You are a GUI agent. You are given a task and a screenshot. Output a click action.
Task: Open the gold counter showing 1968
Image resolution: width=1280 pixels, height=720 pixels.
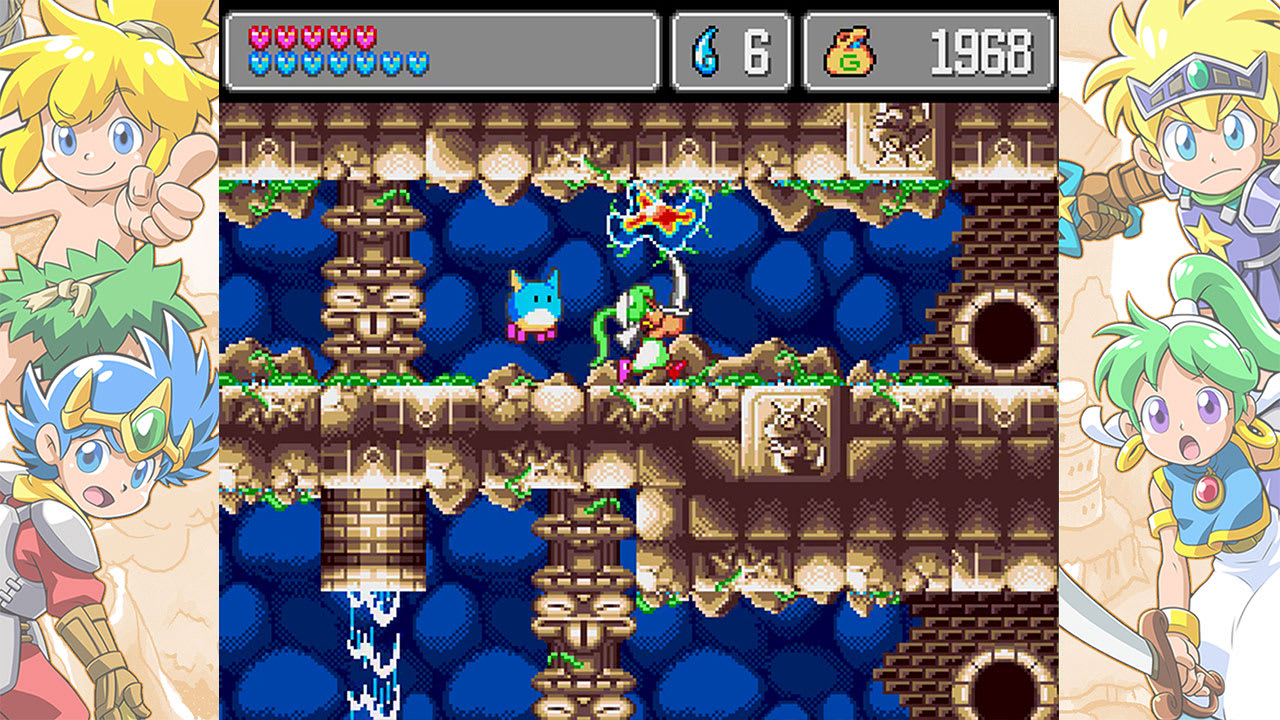pyautogui.click(x=930, y=50)
